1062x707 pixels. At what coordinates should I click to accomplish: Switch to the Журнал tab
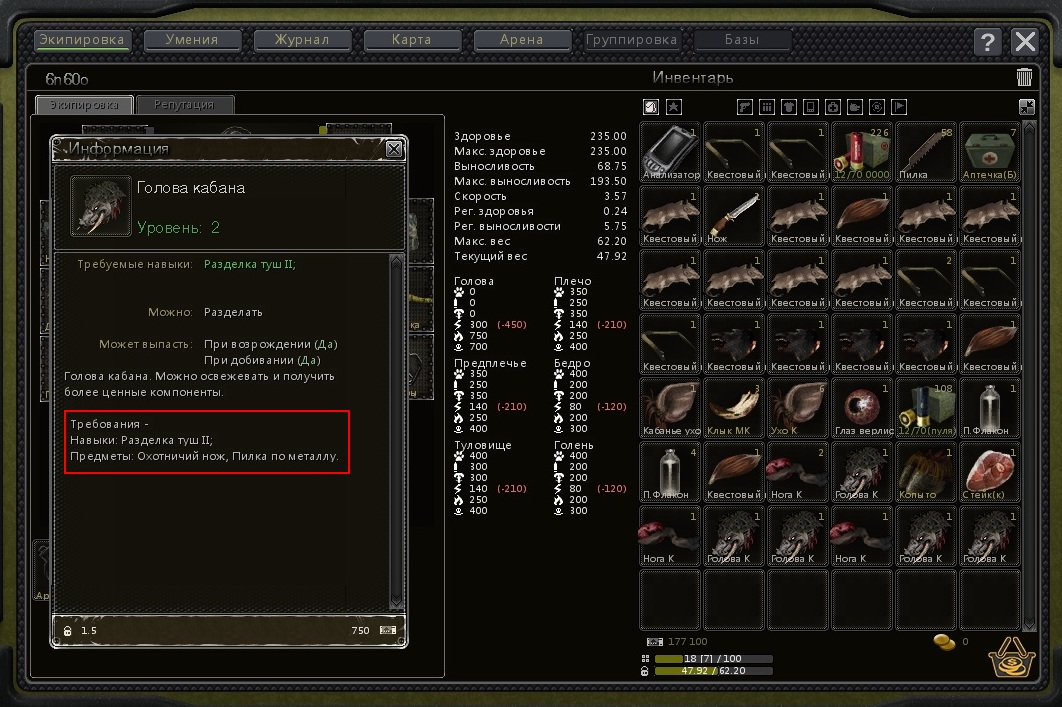pyautogui.click(x=305, y=41)
